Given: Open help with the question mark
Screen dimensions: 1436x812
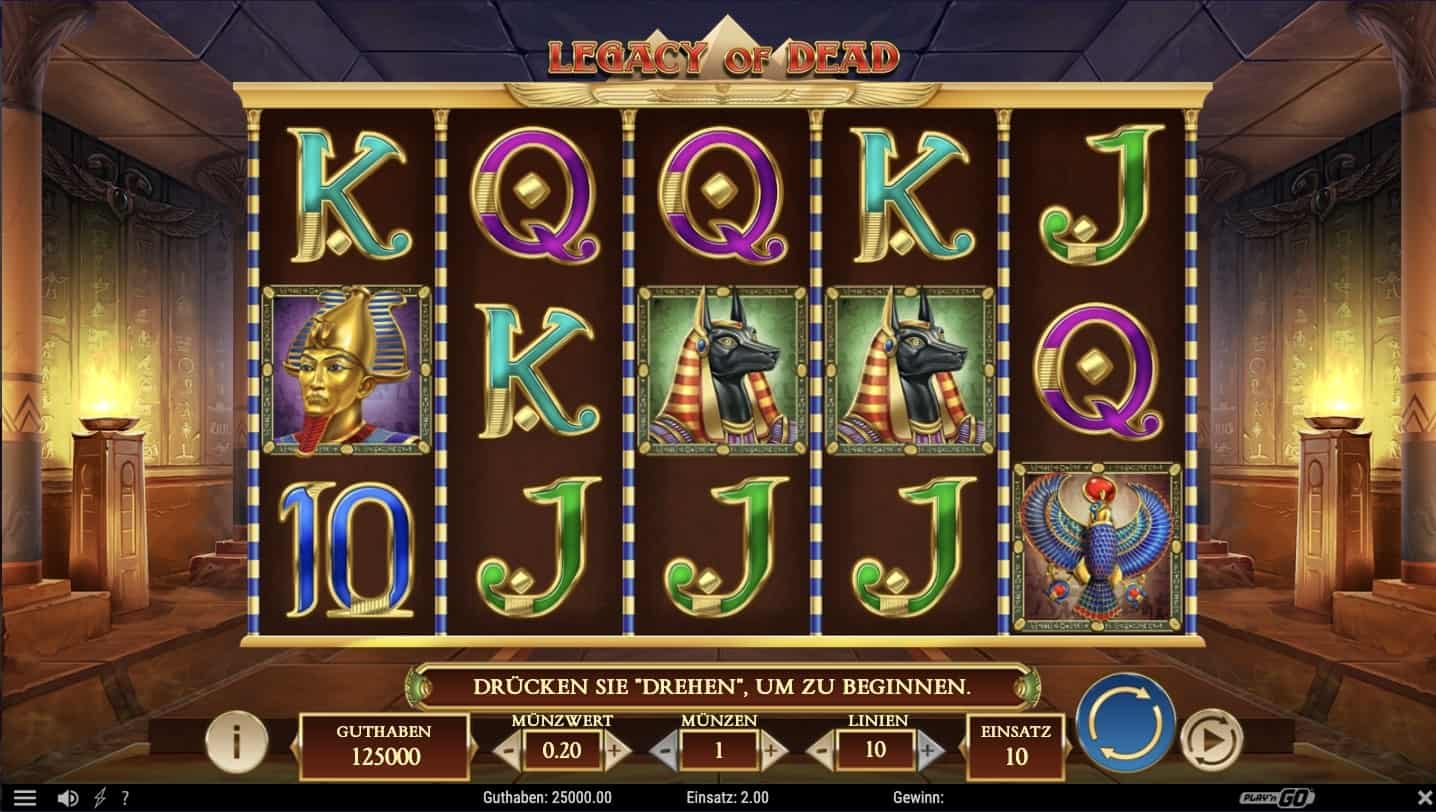Looking at the screenshot, I should click(125, 798).
